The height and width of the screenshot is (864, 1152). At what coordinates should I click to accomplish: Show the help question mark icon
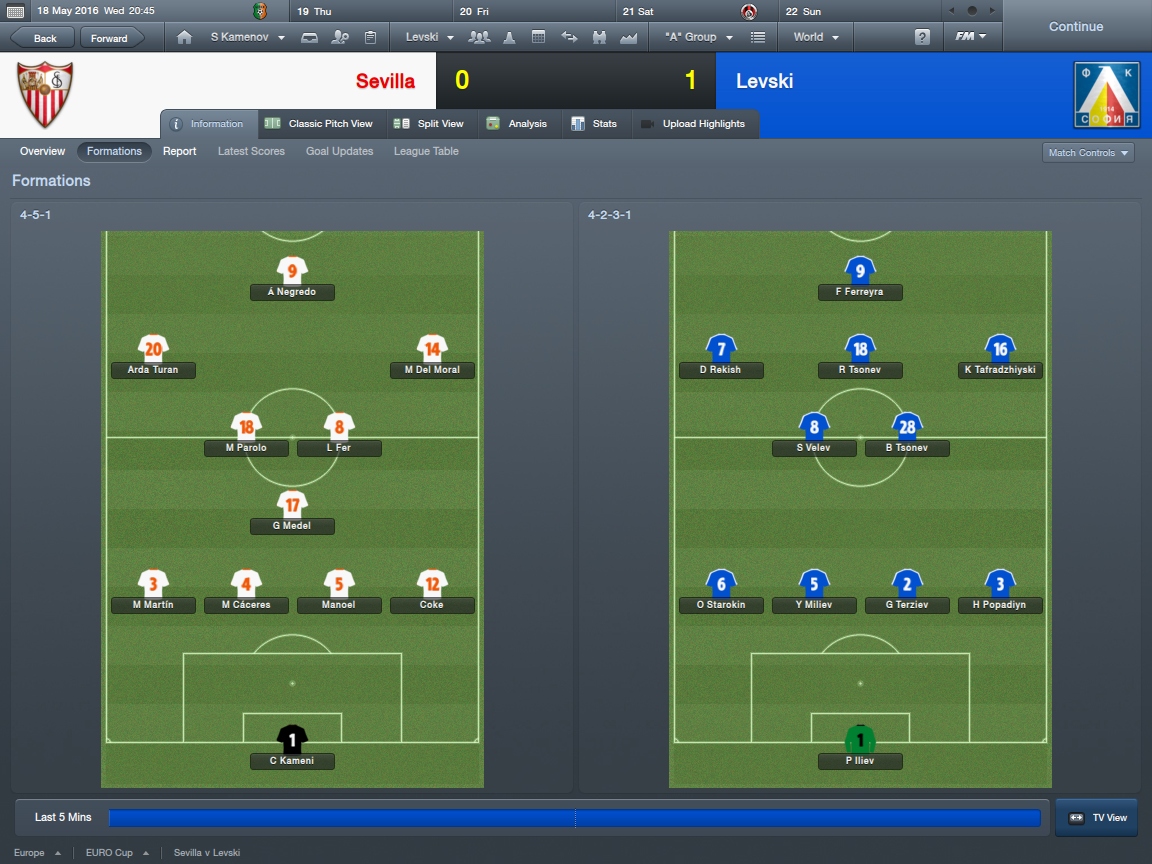tap(922, 37)
